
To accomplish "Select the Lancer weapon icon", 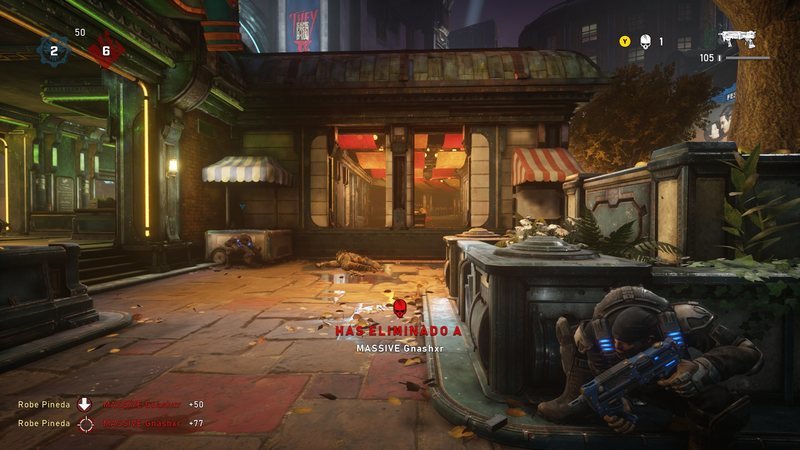I will click(737, 39).
